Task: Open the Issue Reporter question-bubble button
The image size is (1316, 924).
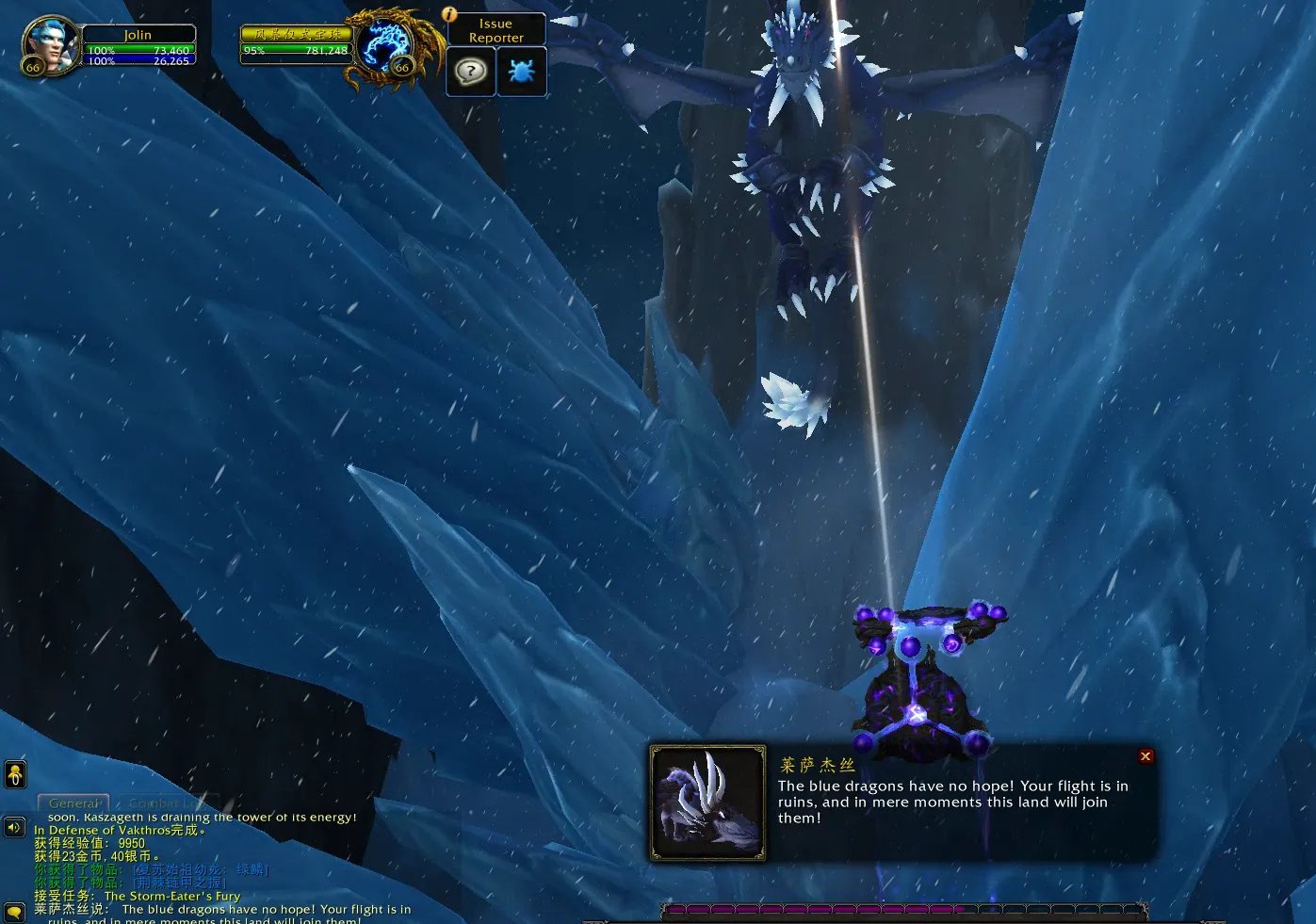Action: point(470,71)
